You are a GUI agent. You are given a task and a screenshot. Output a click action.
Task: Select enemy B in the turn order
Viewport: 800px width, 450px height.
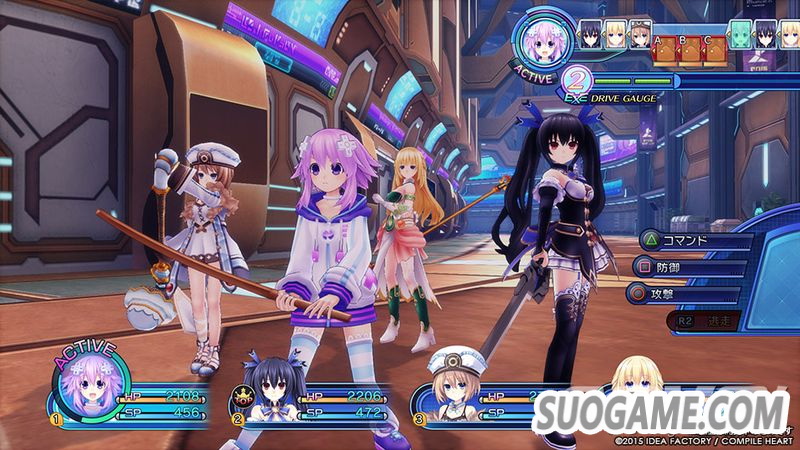(687, 50)
